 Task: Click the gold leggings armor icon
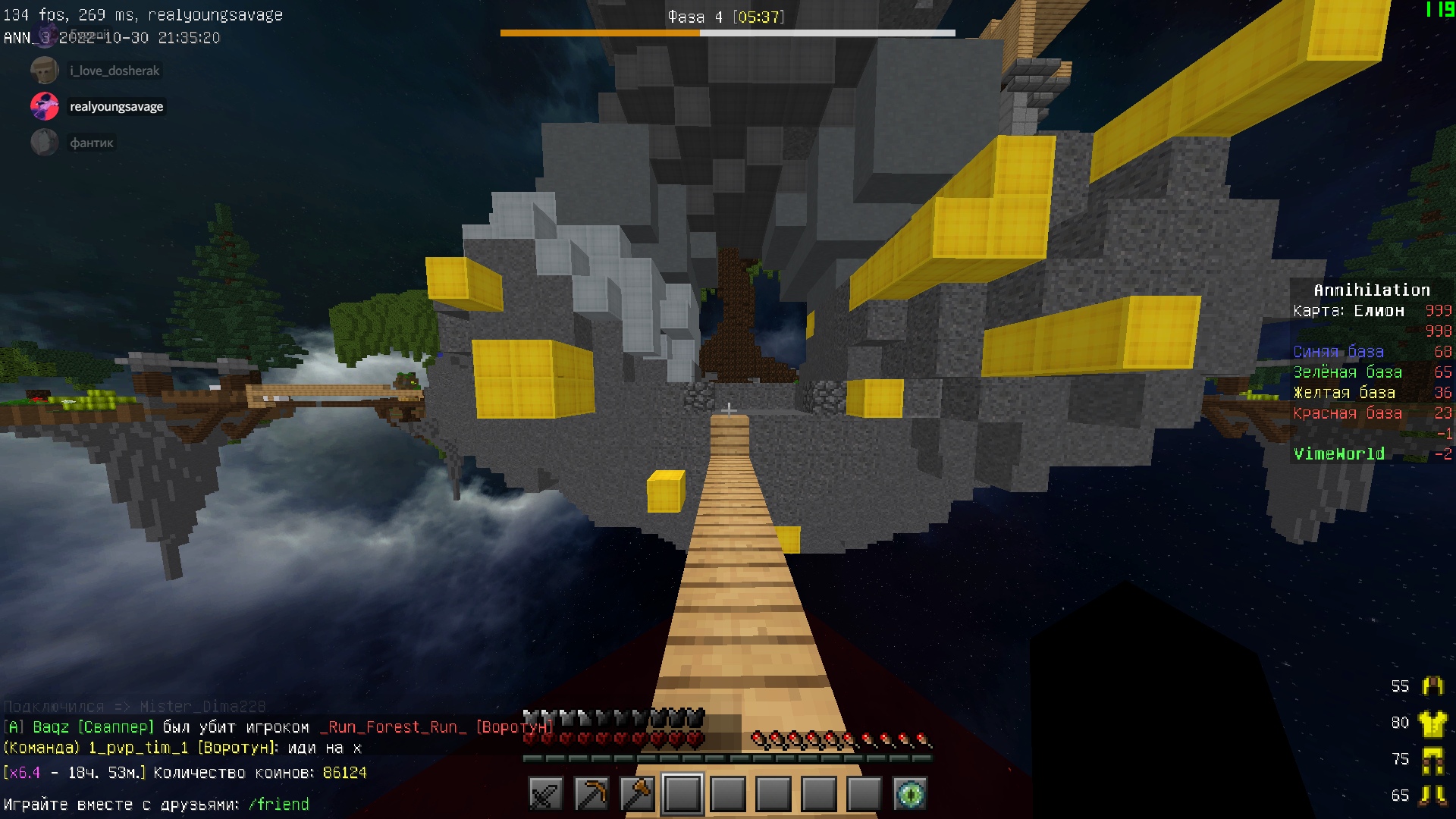pyautogui.click(x=1432, y=760)
